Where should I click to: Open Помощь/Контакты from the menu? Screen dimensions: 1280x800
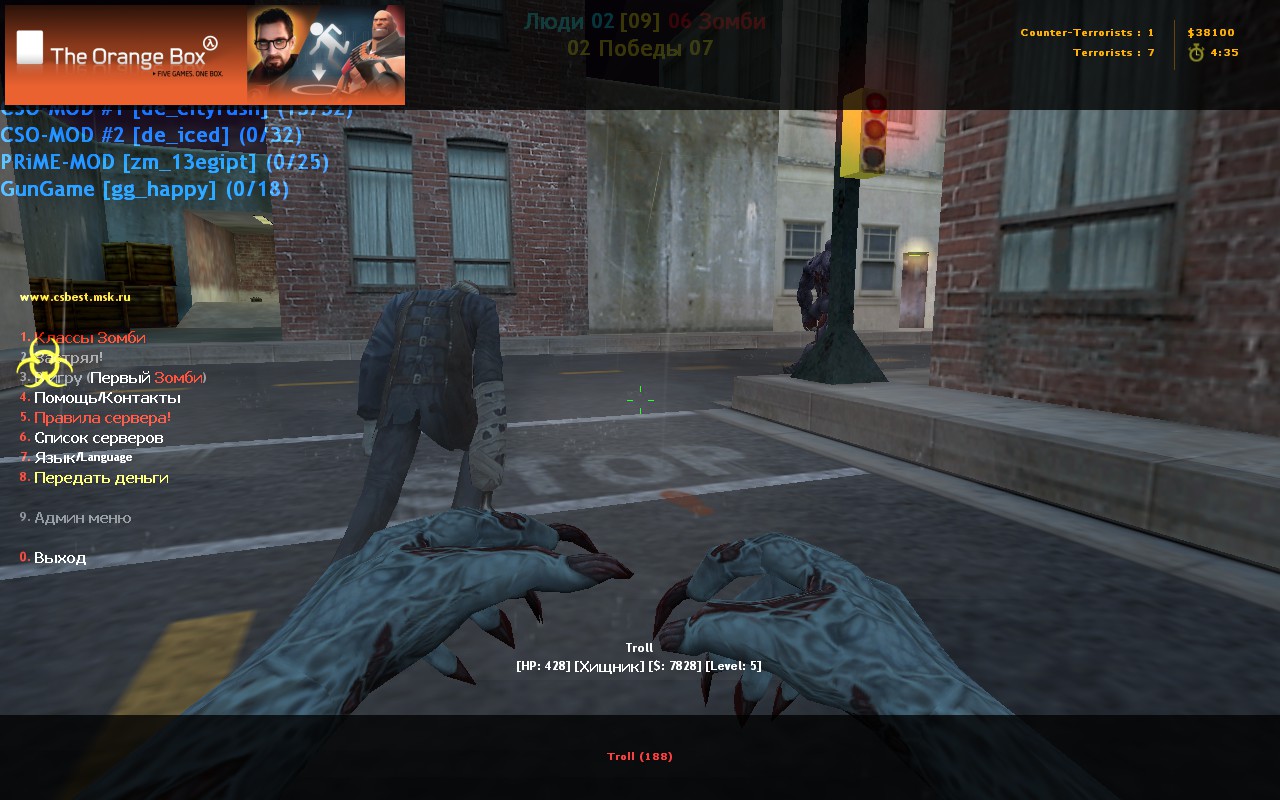(107, 398)
